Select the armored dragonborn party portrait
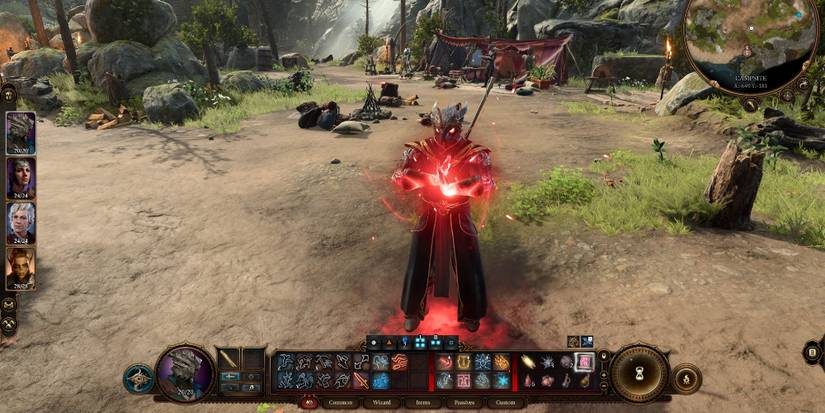This screenshot has height=413, width=825. tap(20, 133)
